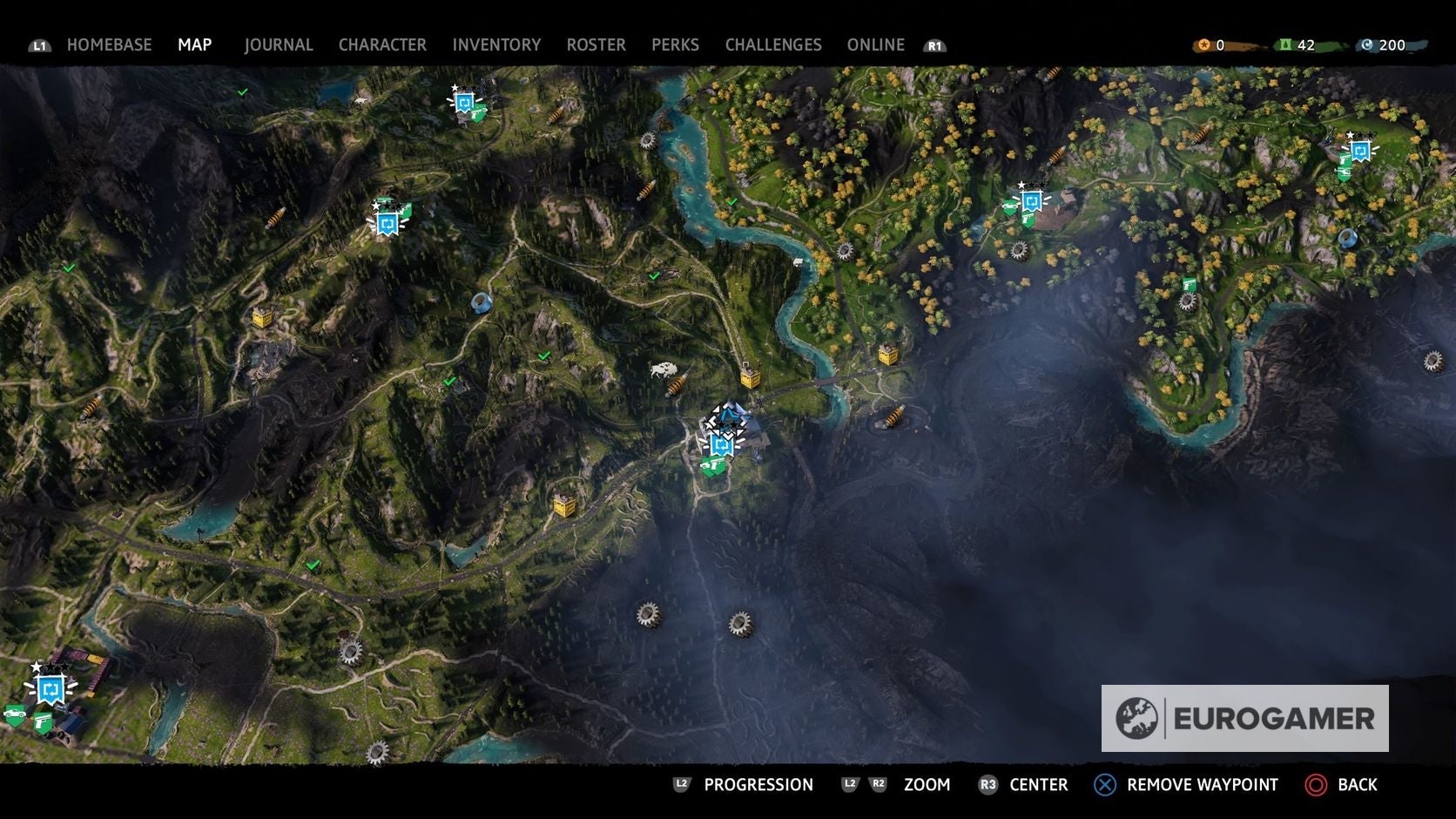Click the outpost banner in the northeast forest
The image size is (1456, 819).
[1032, 200]
